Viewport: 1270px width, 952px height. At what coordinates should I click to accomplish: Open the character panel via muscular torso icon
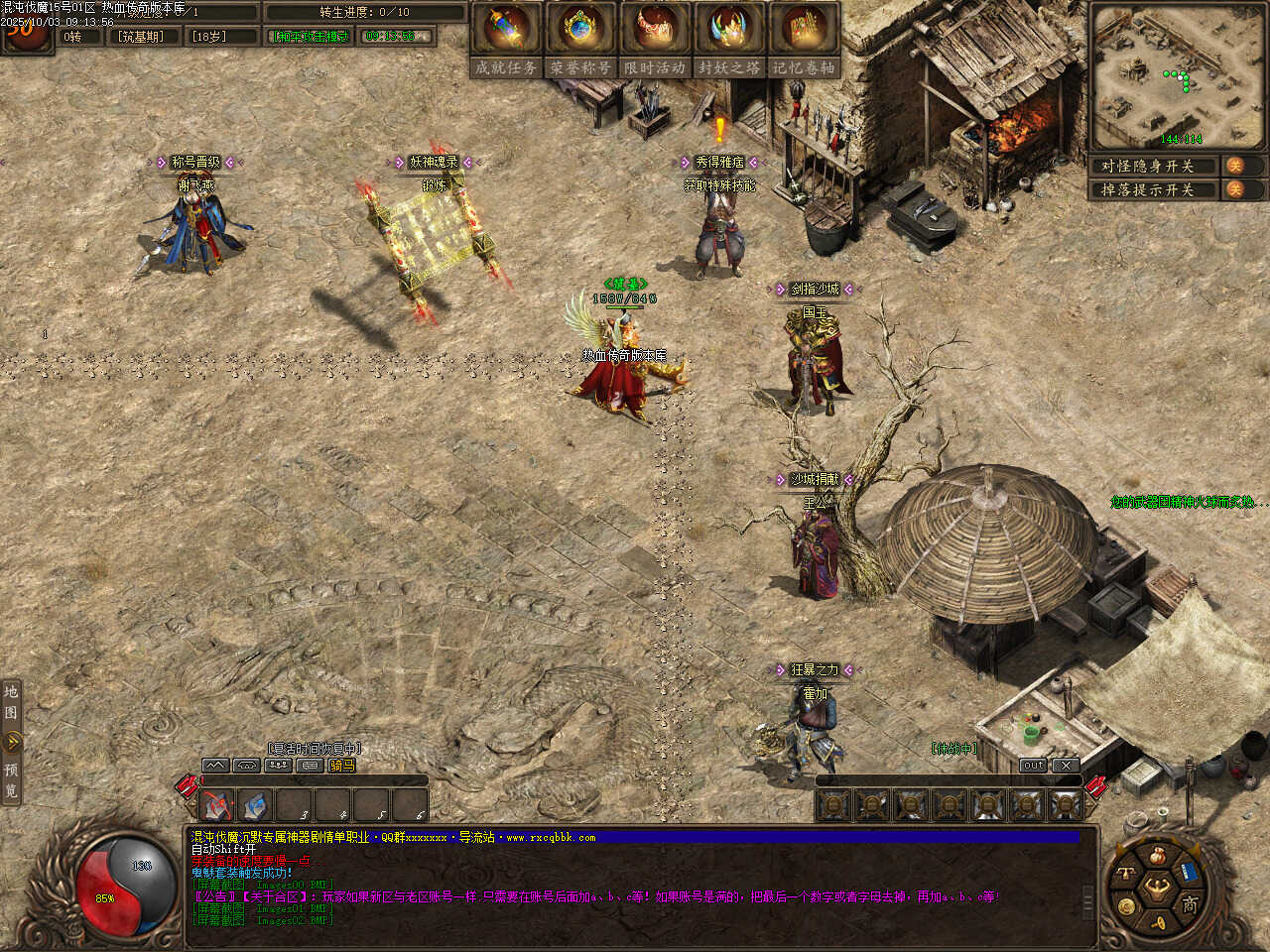1156,886
